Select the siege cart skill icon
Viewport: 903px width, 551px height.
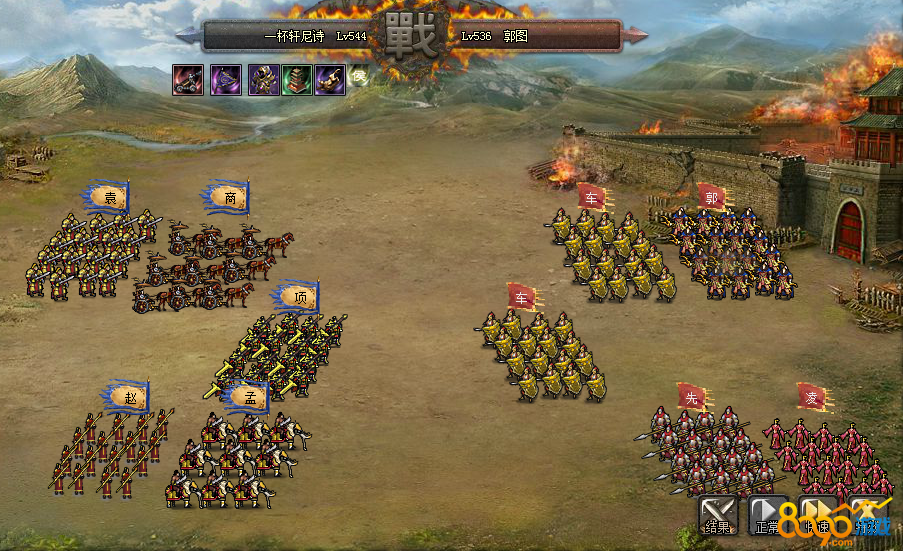point(188,80)
